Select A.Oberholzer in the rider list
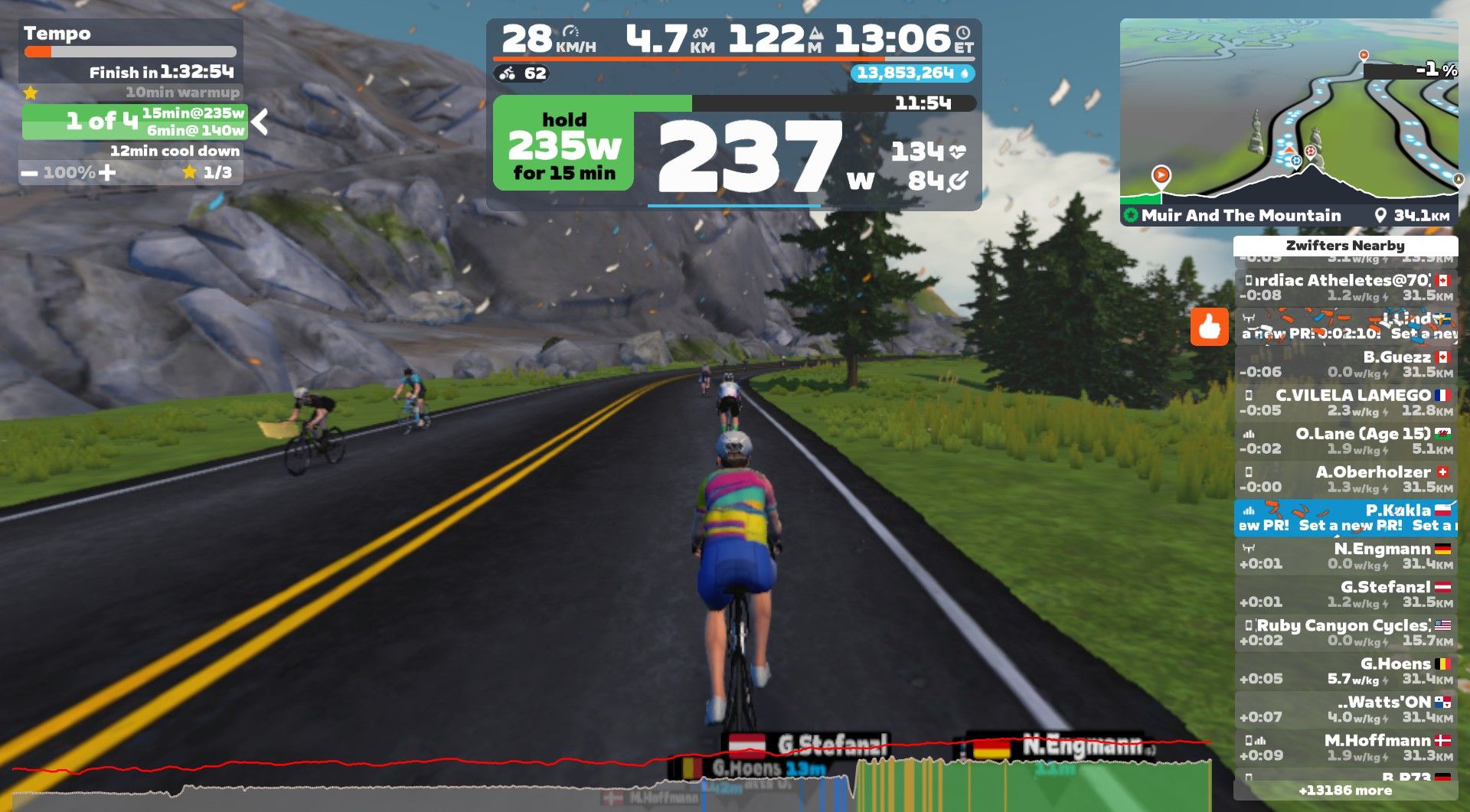Image resolution: width=1470 pixels, height=812 pixels. (x=1345, y=479)
